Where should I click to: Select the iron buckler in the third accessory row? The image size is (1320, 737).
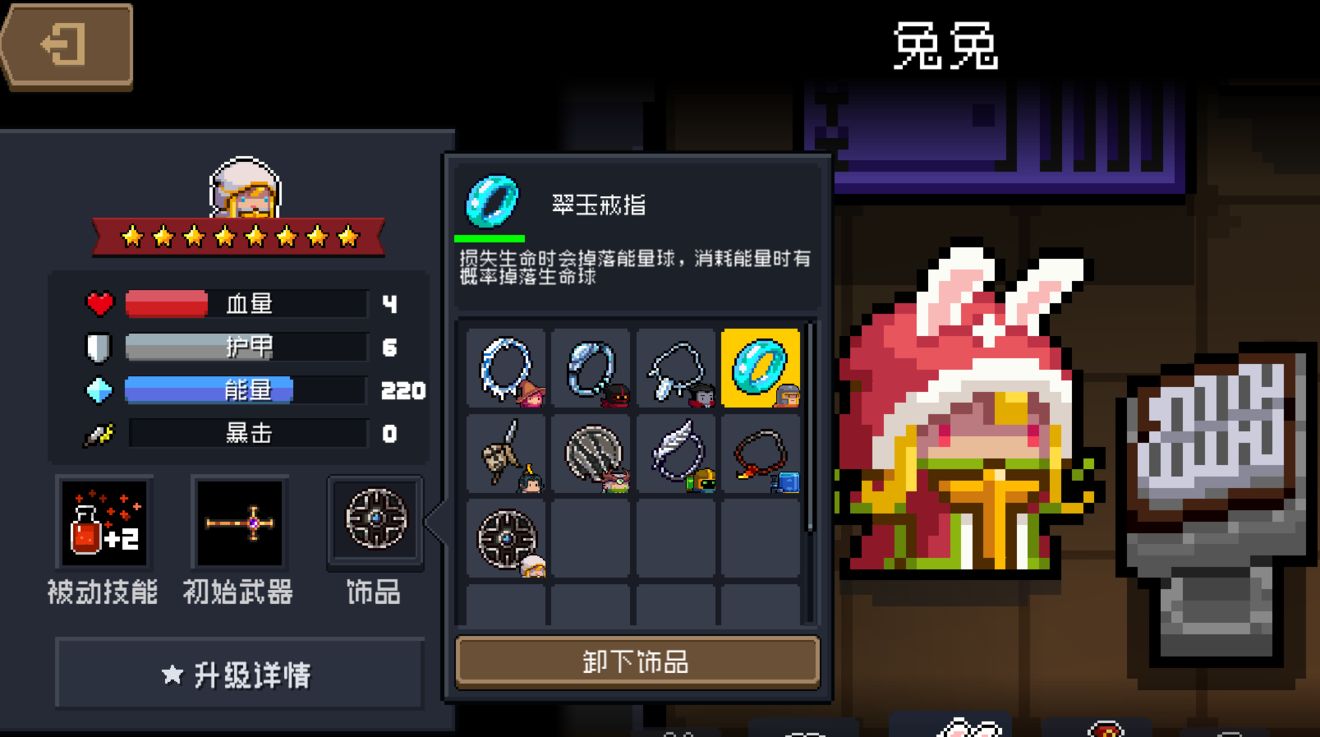pos(504,540)
